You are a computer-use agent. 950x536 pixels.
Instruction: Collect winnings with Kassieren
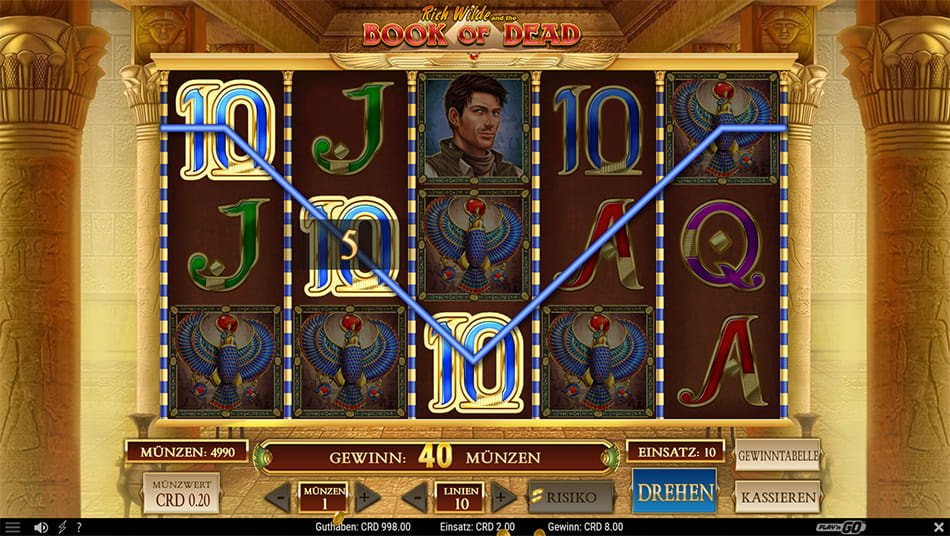pyautogui.click(x=777, y=496)
